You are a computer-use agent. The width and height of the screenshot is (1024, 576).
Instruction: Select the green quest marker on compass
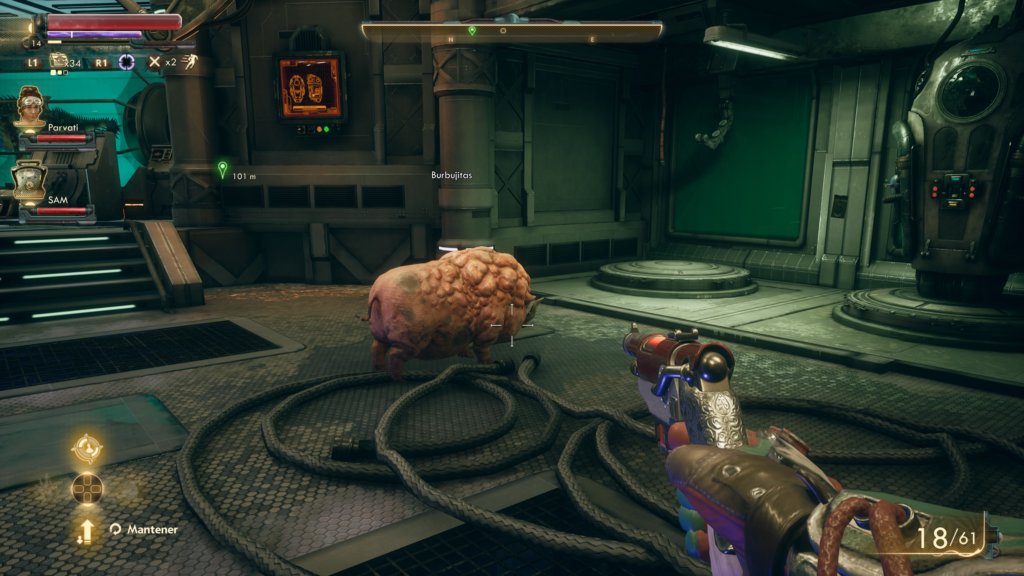click(x=472, y=31)
